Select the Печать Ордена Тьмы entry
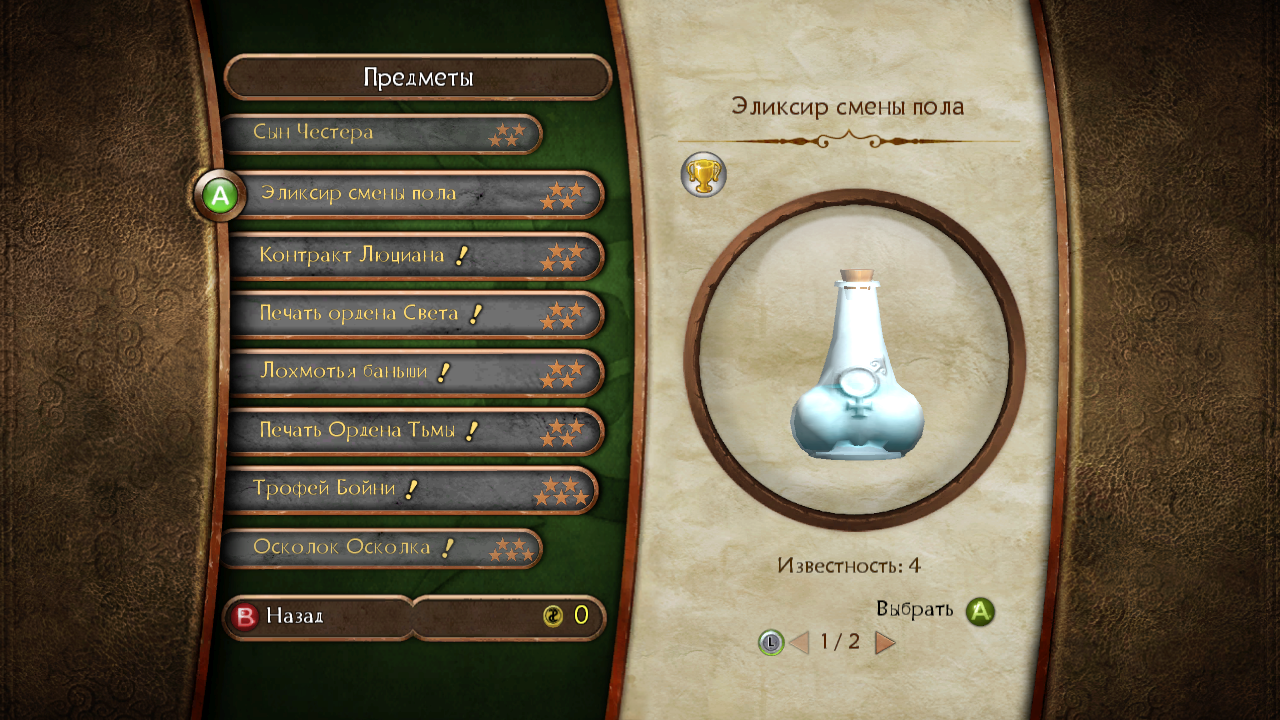Screen dimensions: 1280x720 click(415, 431)
